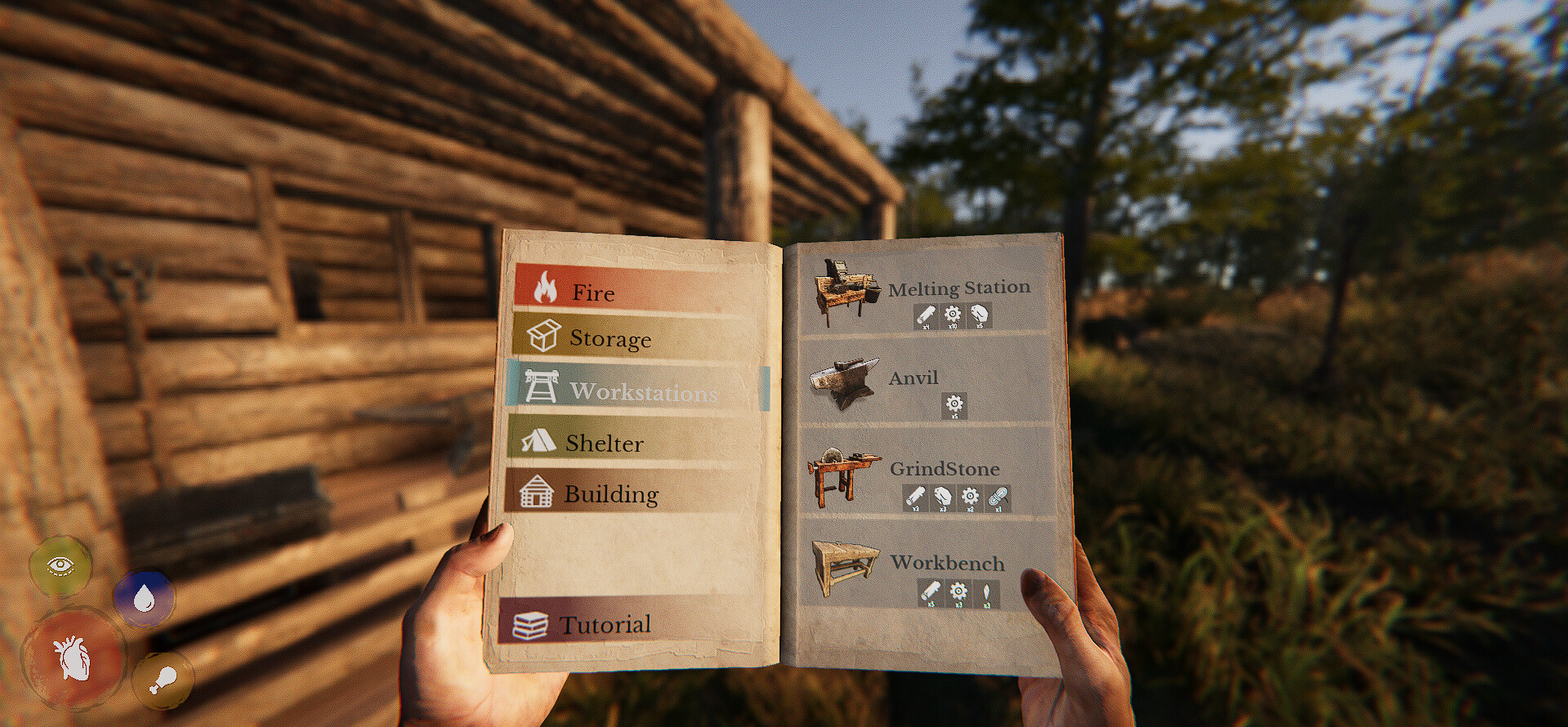
Task: Click the tent icon beside Shelter
Action: point(540,443)
